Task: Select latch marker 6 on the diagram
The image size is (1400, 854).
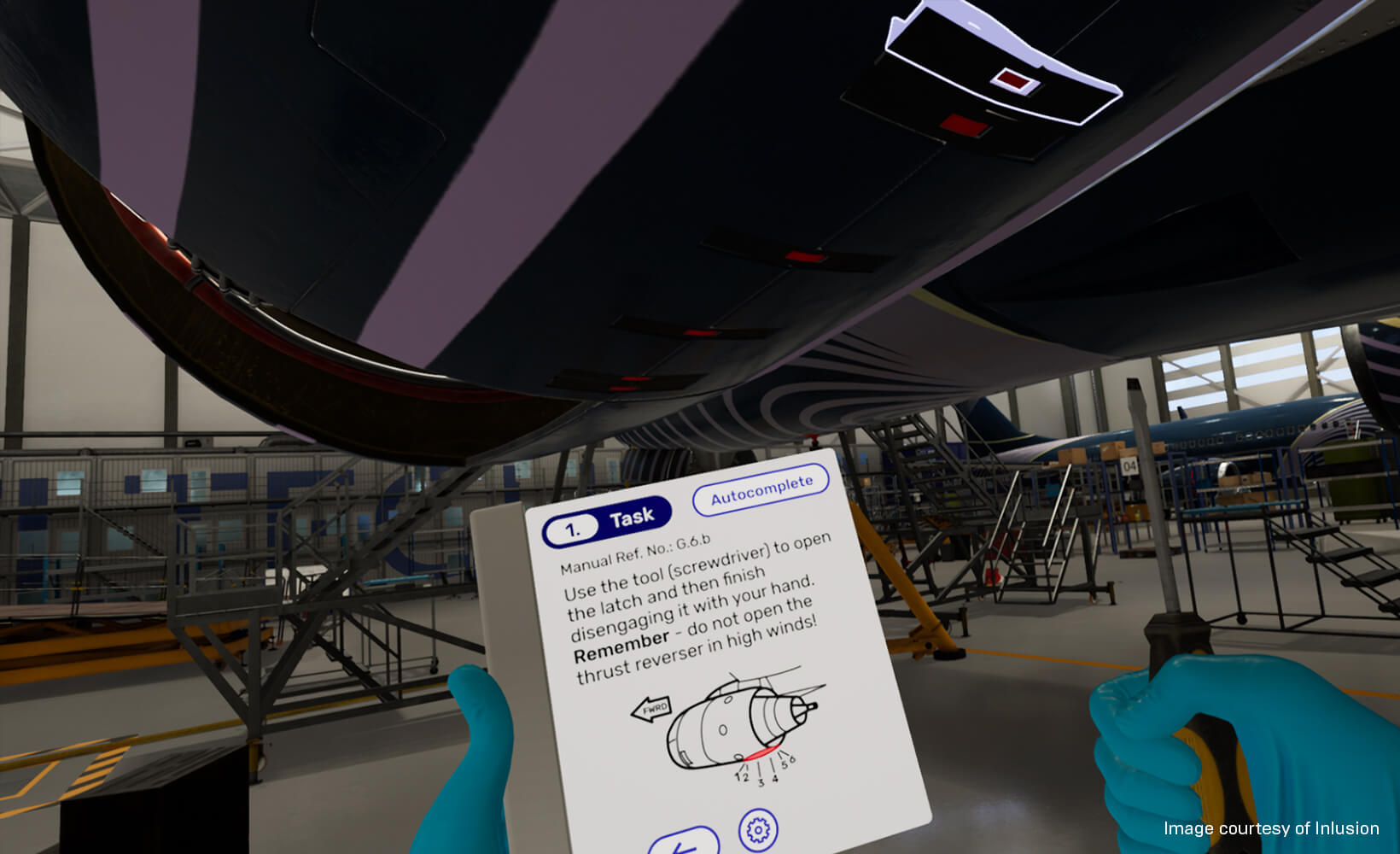Action: pyautogui.click(x=793, y=758)
